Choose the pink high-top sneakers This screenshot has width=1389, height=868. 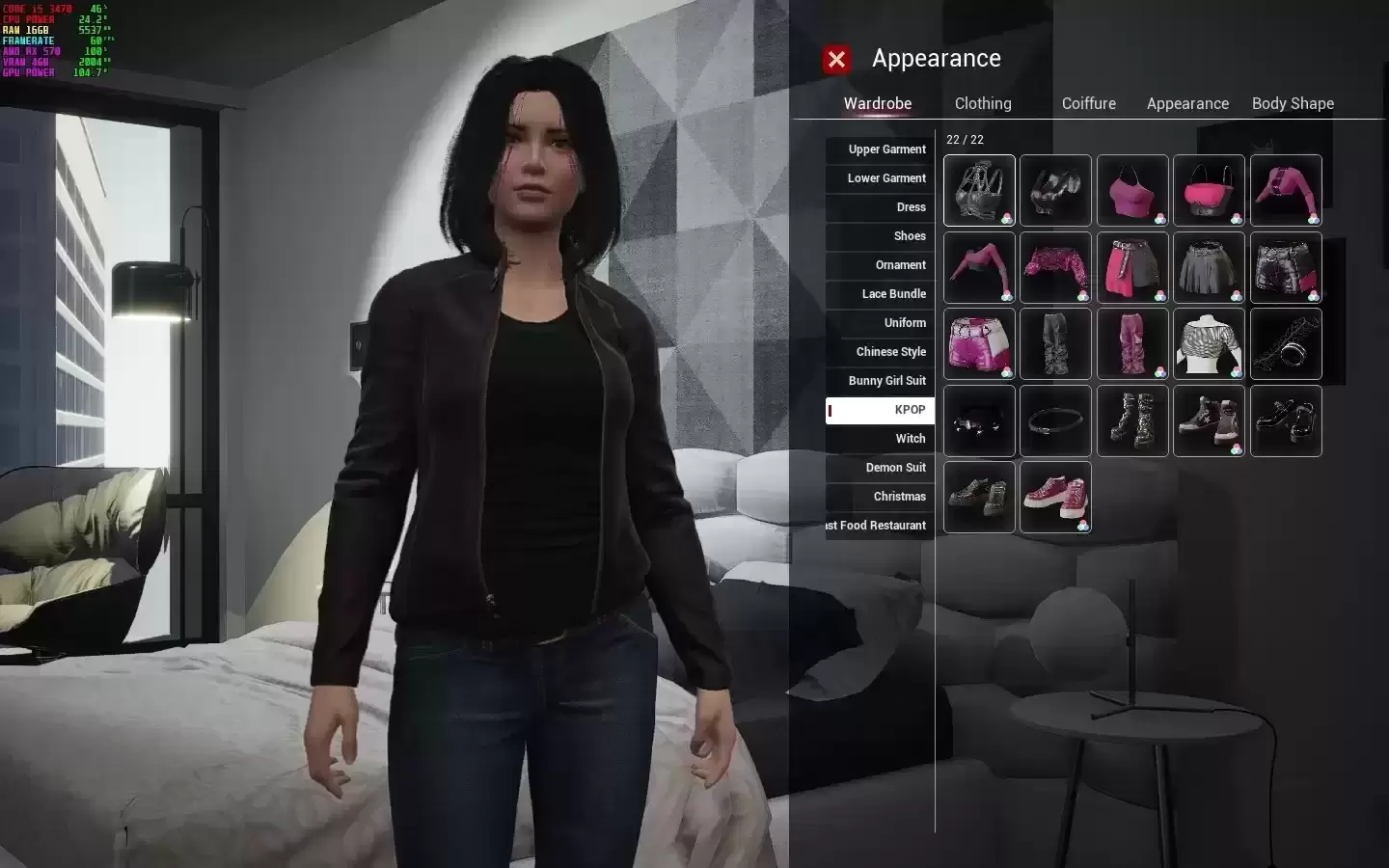1055,497
